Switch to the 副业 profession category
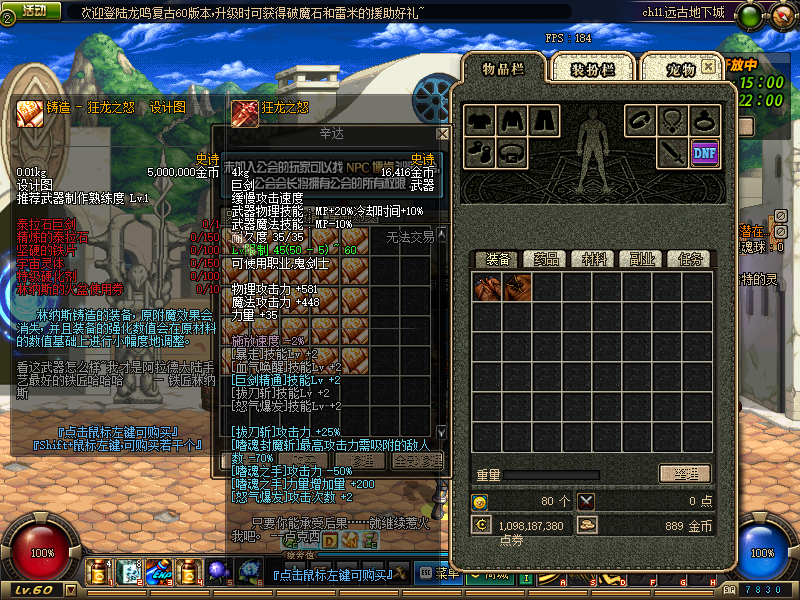Screen dimensions: 800x600 (x=641, y=259)
